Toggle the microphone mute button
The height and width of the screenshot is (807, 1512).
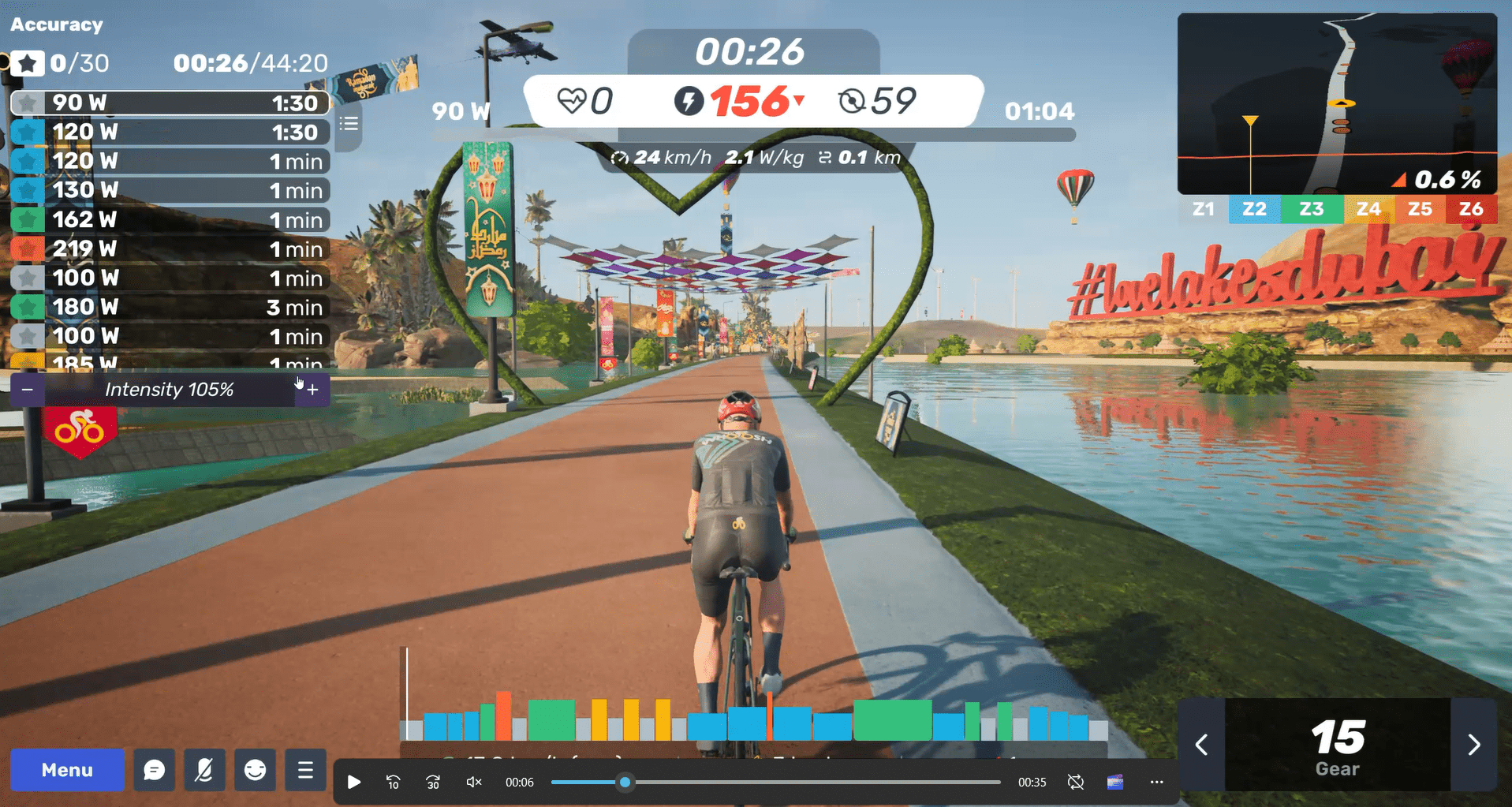coord(204,770)
